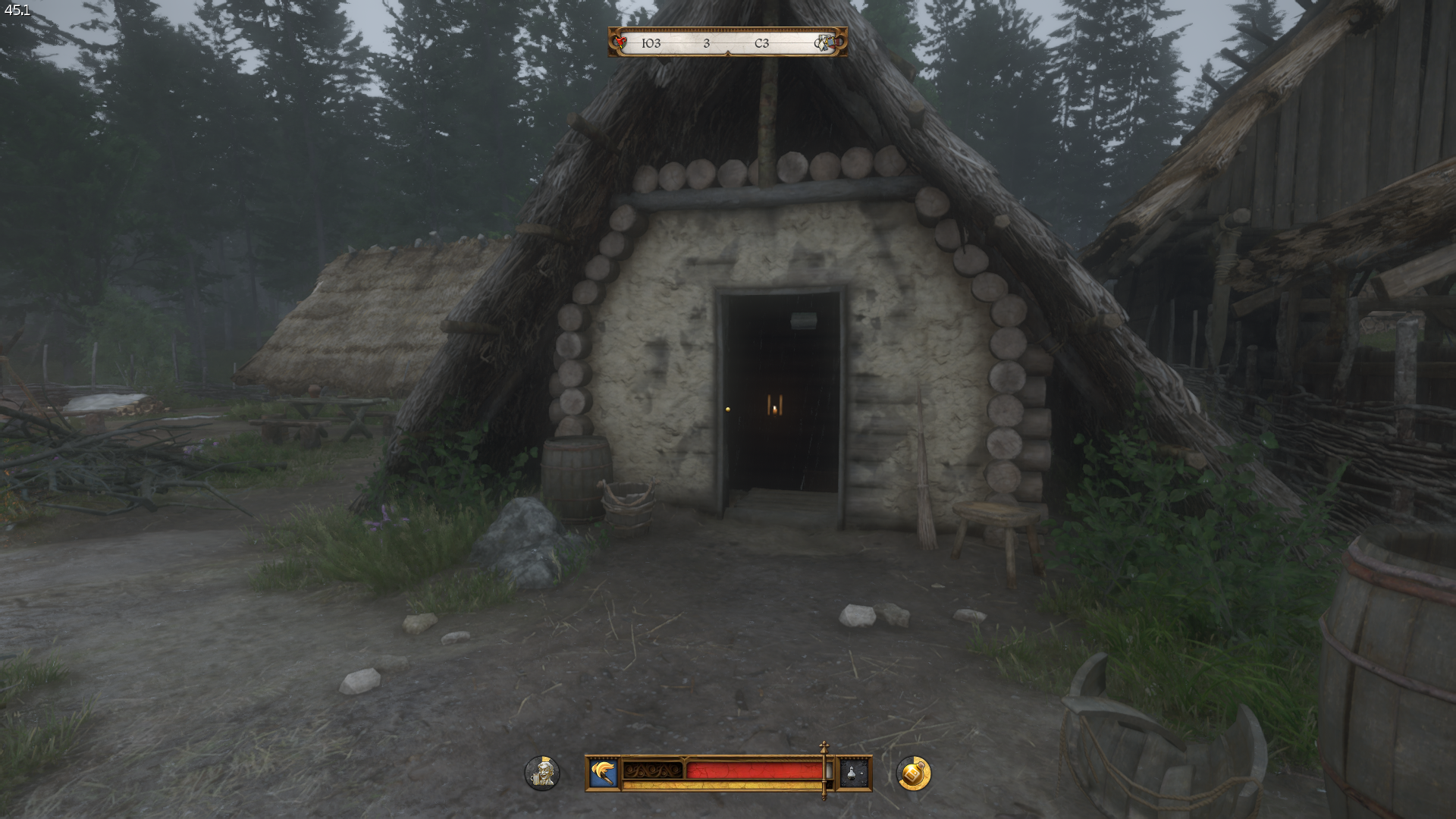
Task: Click the red hat marker on the compass
Action: (x=621, y=42)
